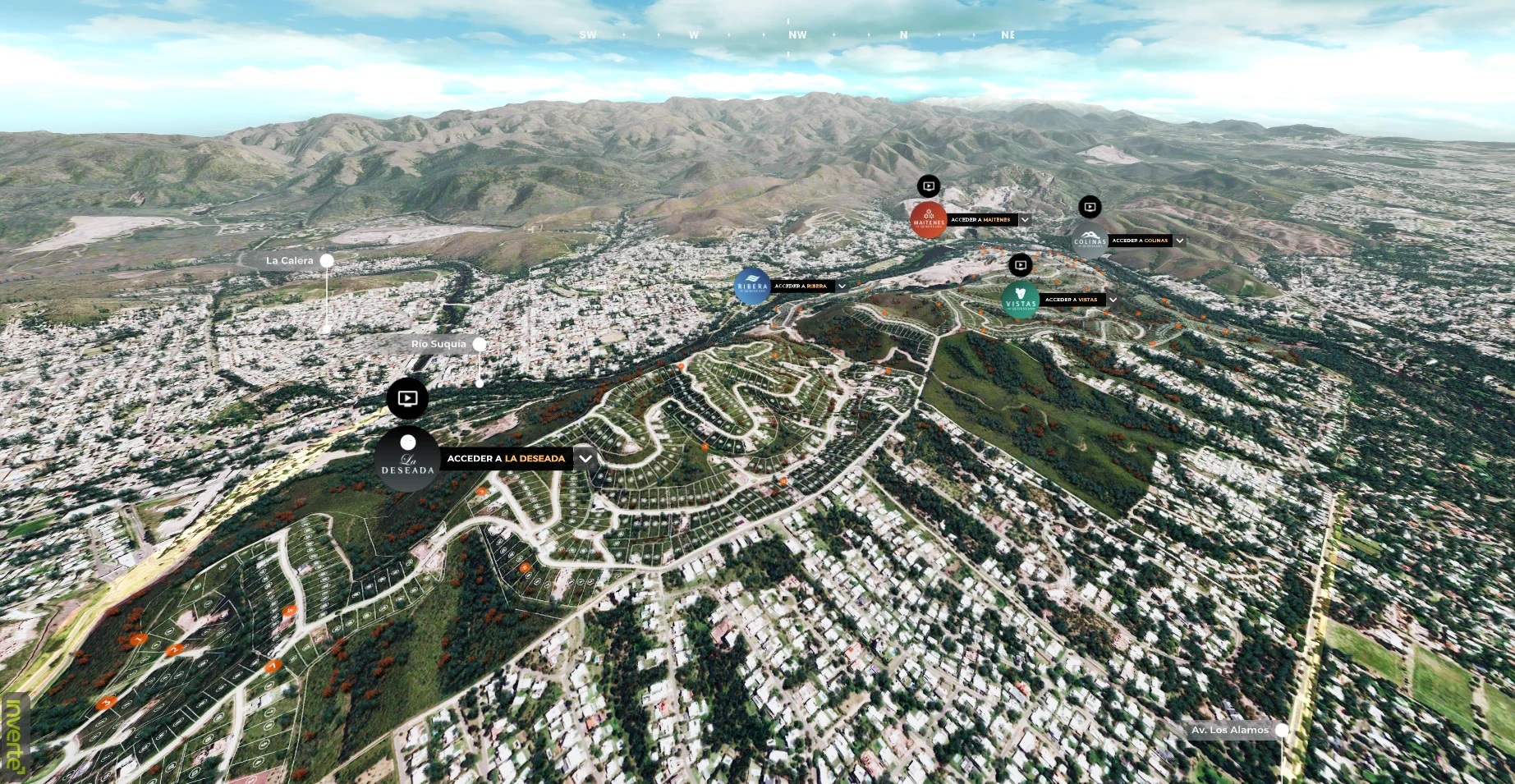Play the video above the Vistas badge
The width and height of the screenshot is (1515, 784).
tap(1020, 265)
